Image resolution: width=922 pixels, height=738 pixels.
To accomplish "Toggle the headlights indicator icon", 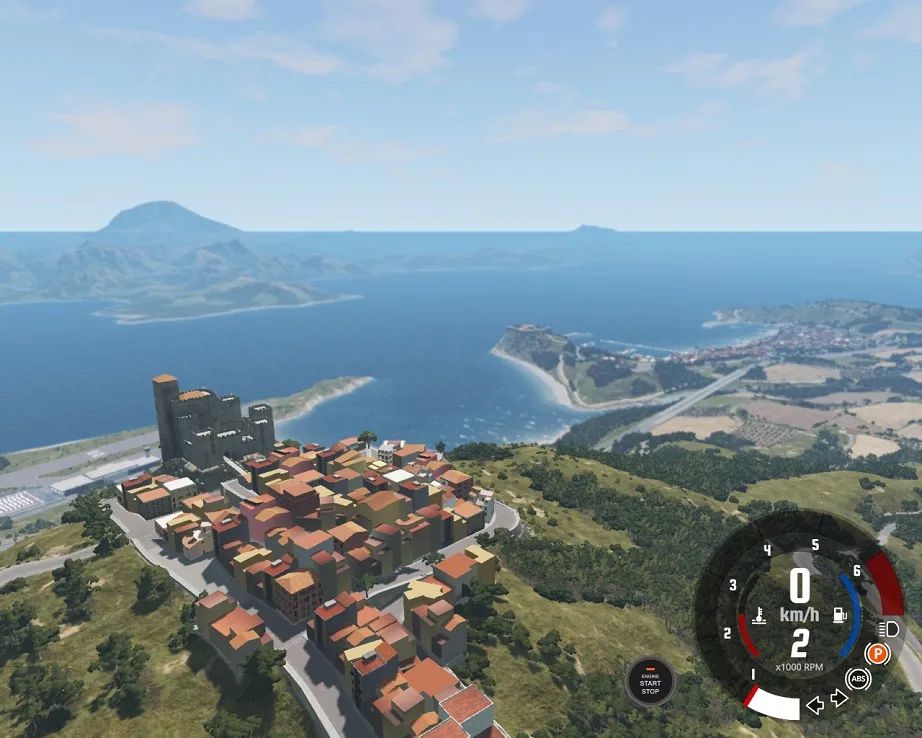I will (888, 629).
